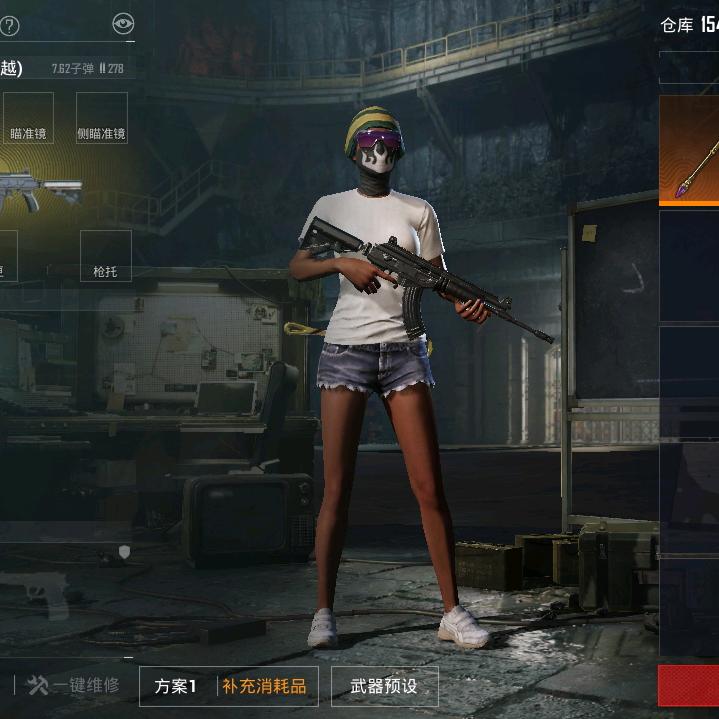Toggle the eye visibility icon
Screen dimensions: 719x719
pos(123,25)
